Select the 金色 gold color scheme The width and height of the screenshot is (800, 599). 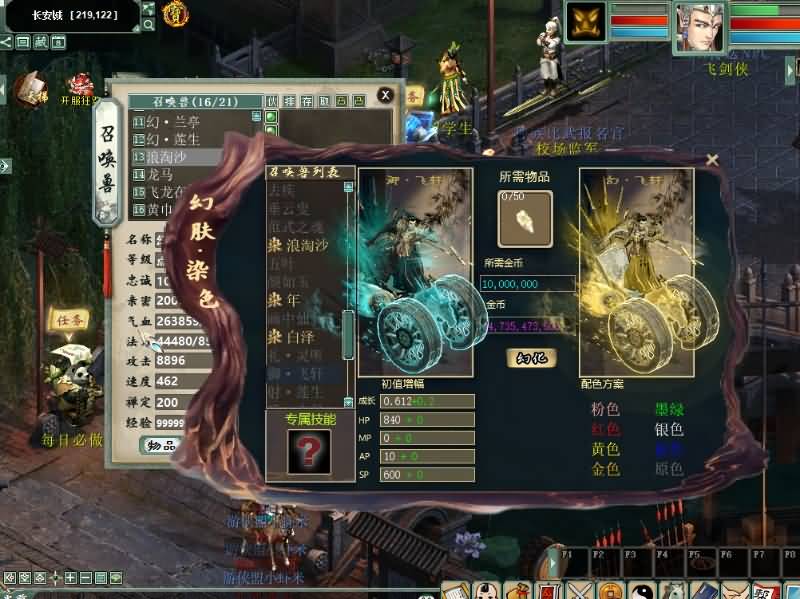(606, 469)
